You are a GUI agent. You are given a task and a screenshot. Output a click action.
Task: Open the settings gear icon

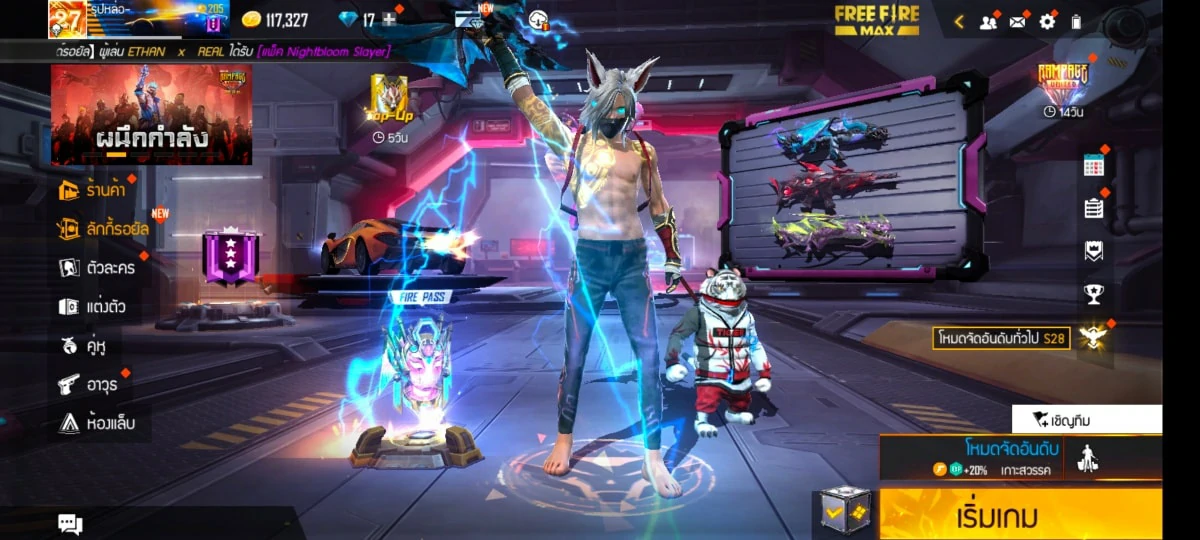[x=1047, y=21]
